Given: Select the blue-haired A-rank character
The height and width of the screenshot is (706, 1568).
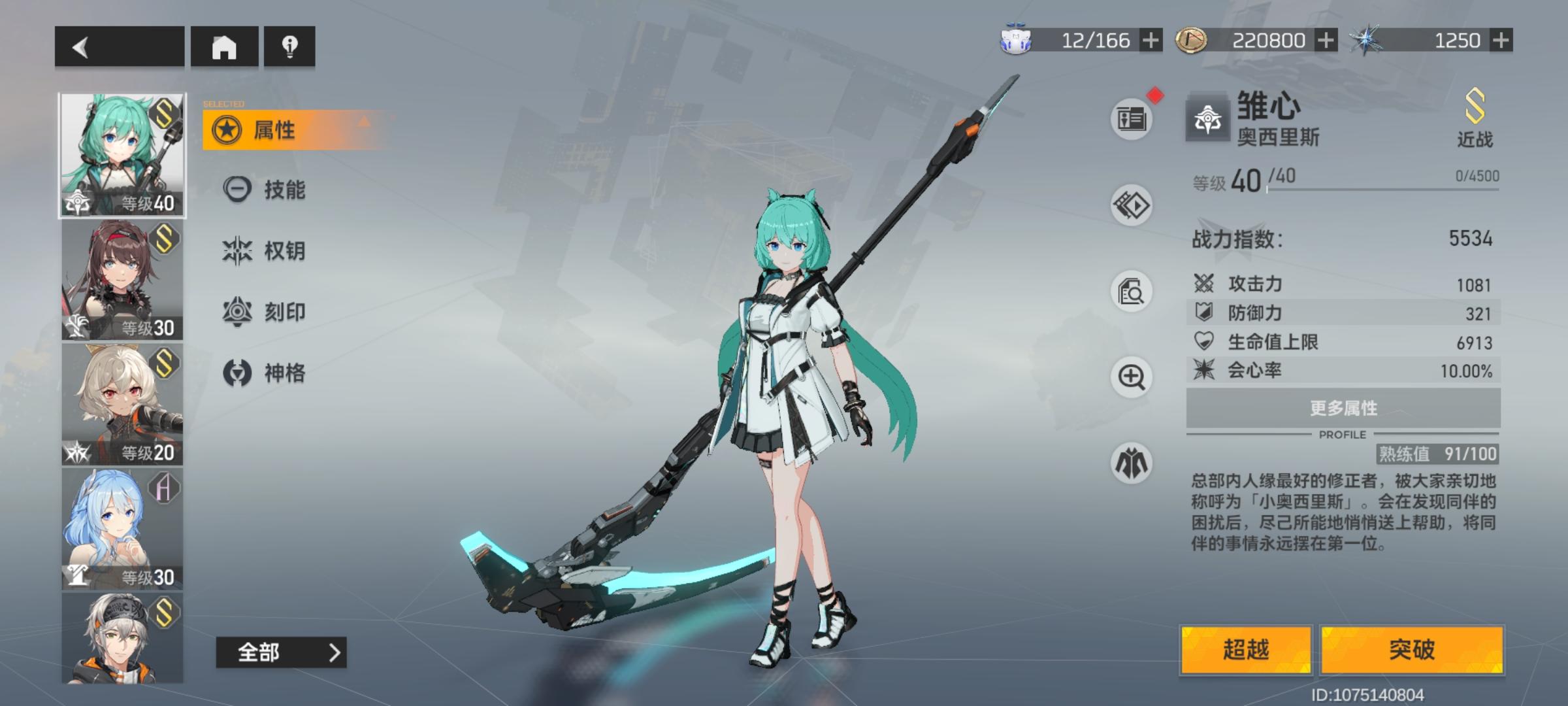Looking at the screenshot, I should [122, 528].
